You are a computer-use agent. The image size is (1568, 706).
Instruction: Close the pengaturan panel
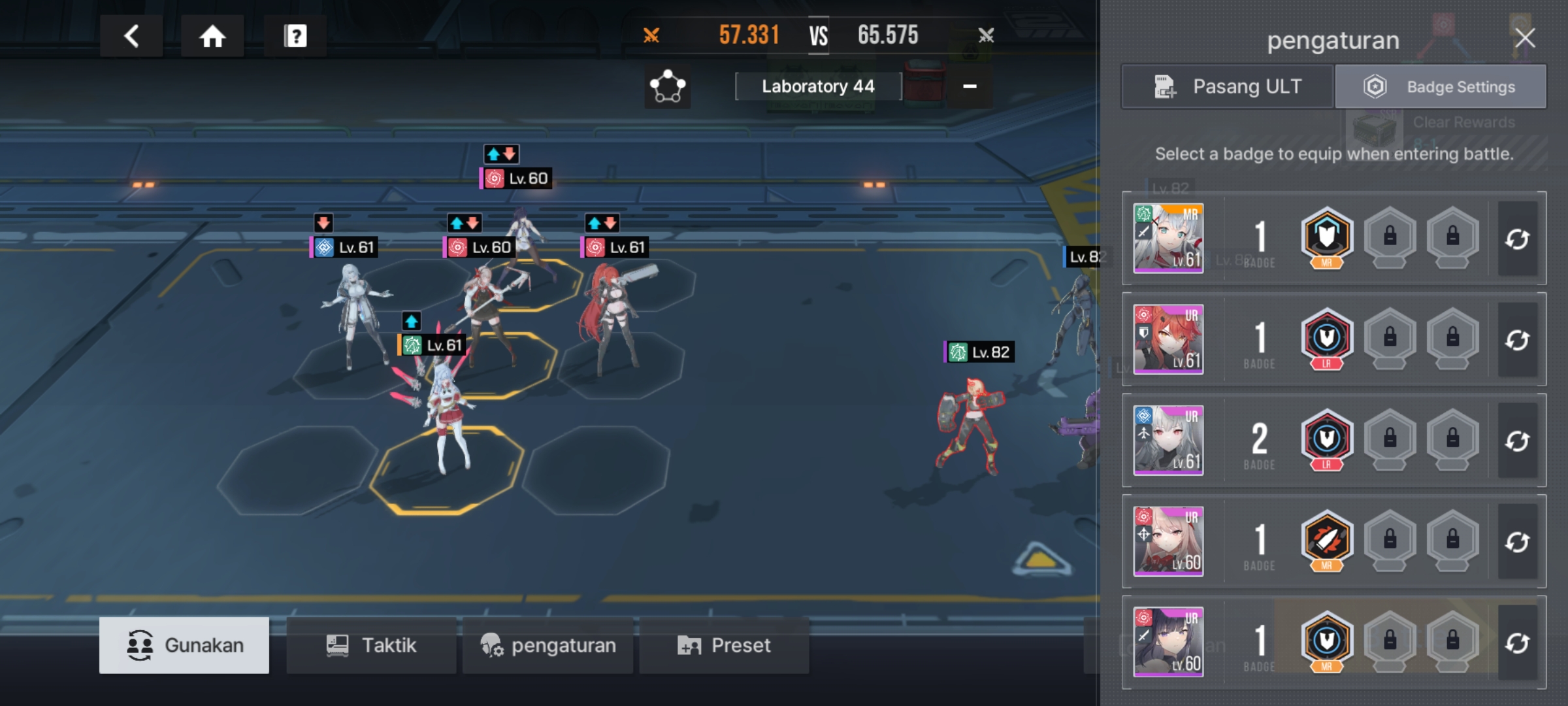(1525, 38)
